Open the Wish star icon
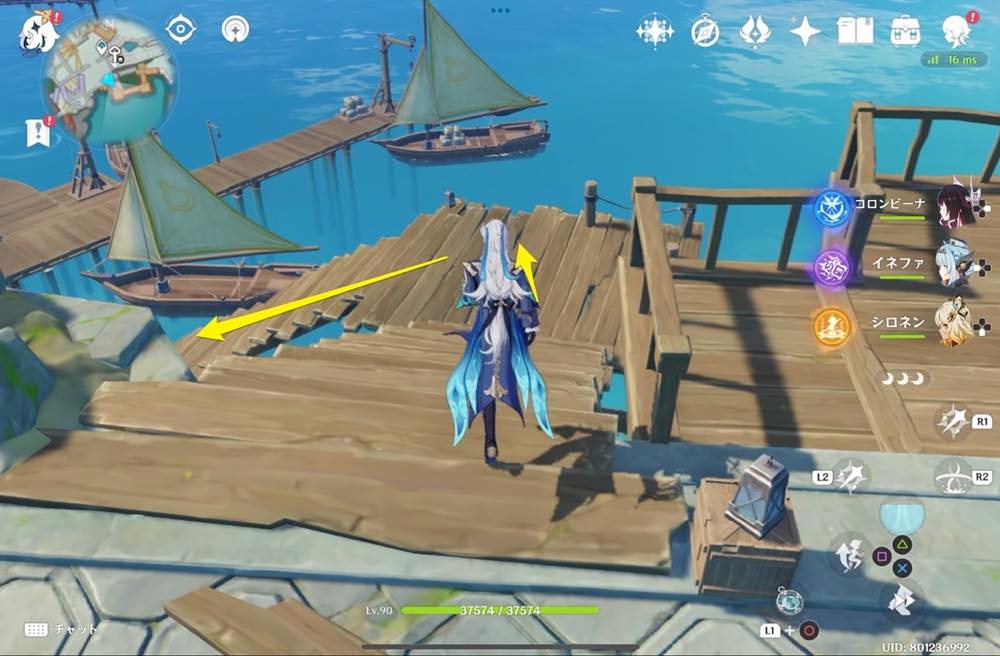The height and width of the screenshot is (656, 1000). 655,32
